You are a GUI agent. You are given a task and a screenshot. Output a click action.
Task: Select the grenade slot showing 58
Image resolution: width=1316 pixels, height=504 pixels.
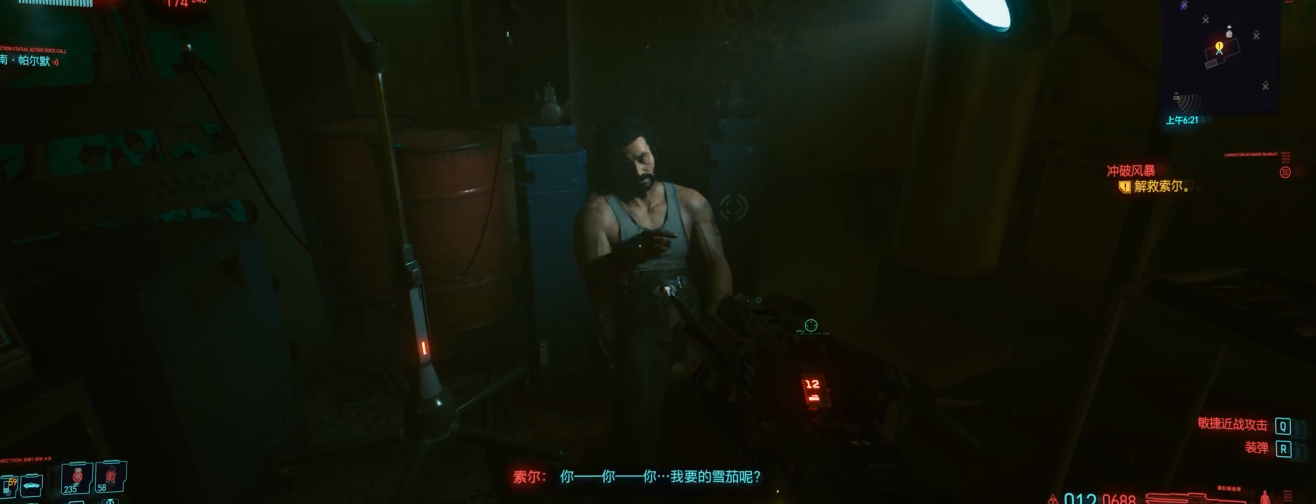click(x=109, y=477)
